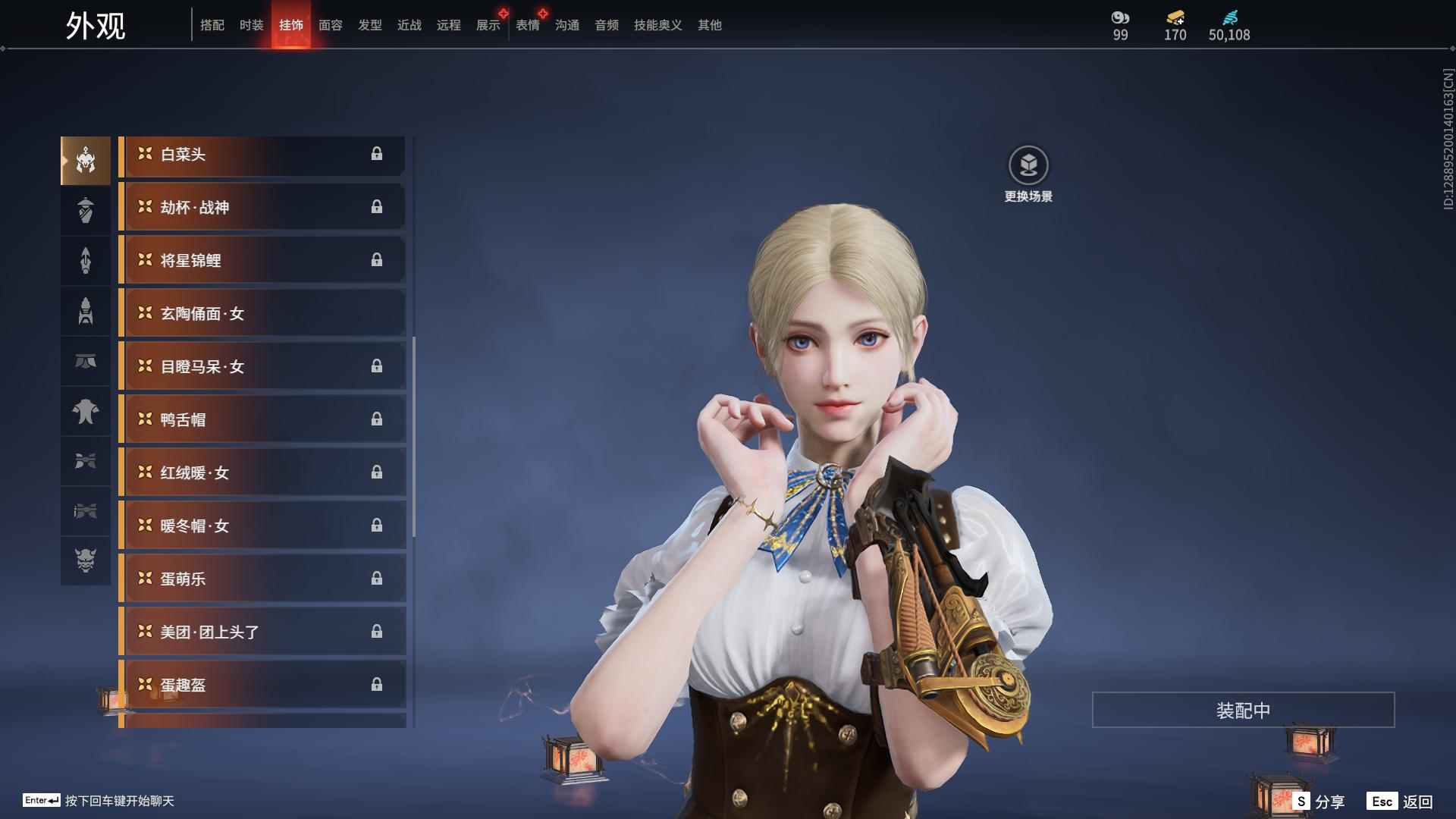Go to the 发型 tab
The image size is (1456, 819).
(370, 25)
